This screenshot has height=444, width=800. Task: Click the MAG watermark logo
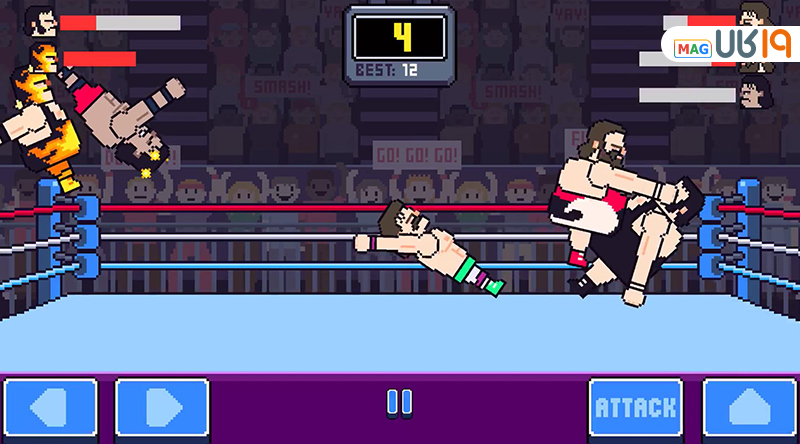click(x=727, y=46)
